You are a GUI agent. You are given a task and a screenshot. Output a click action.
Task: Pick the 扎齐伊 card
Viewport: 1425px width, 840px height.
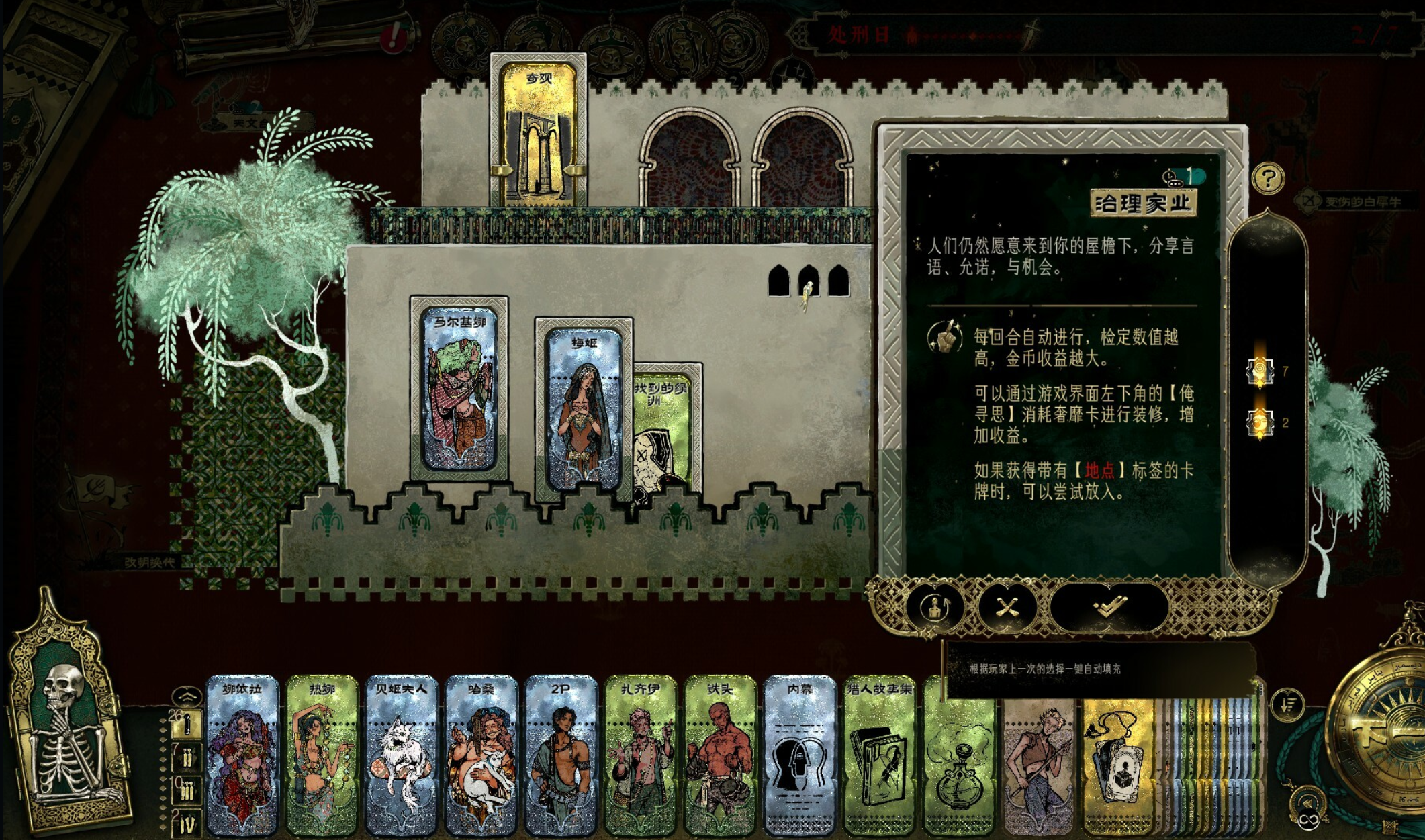pyautogui.click(x=641, y=755)
